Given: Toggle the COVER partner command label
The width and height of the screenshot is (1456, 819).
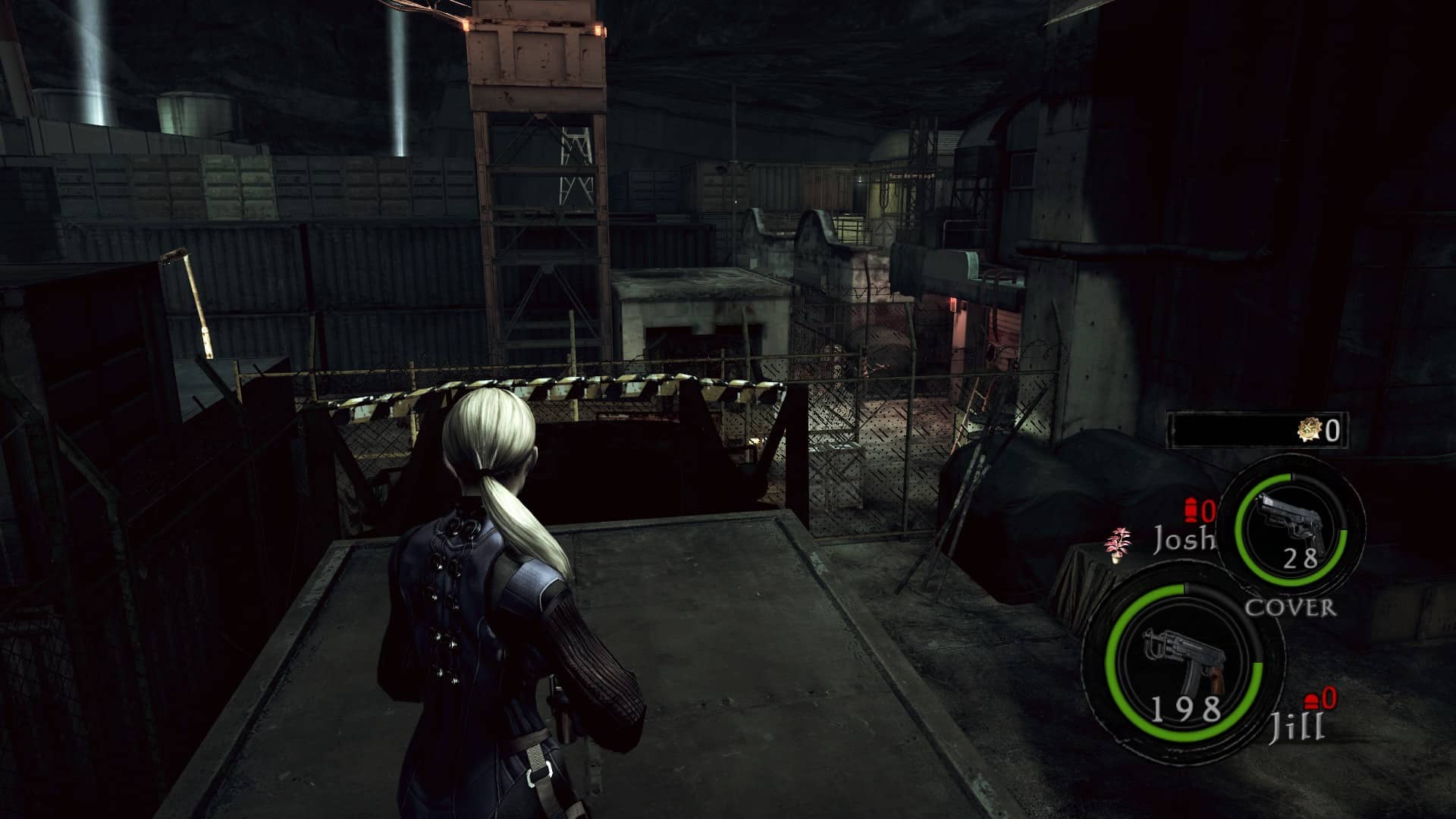Looking at the screenshot, I should coord(1291,607).
